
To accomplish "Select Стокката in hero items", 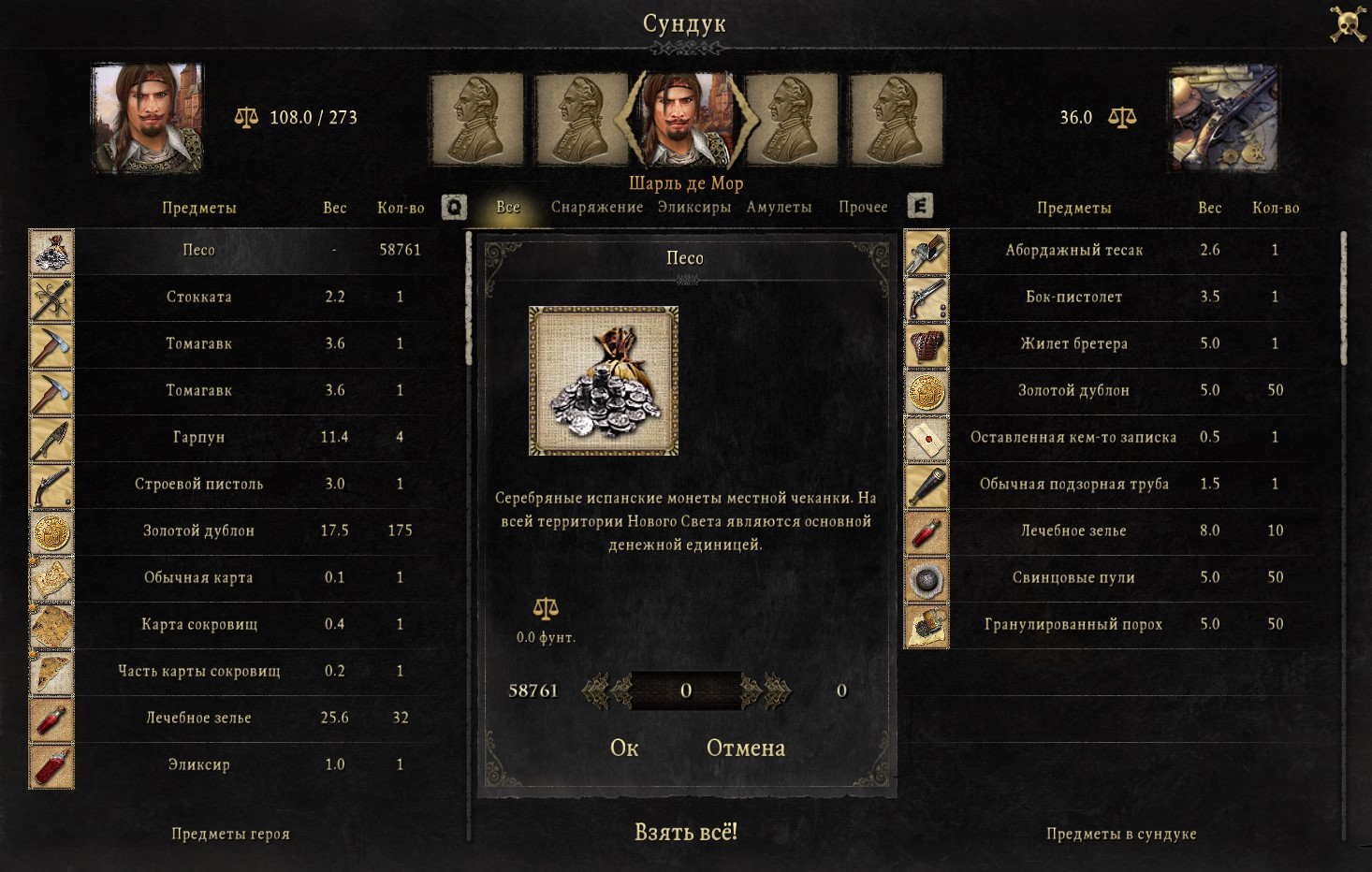I will coord(198,297).
